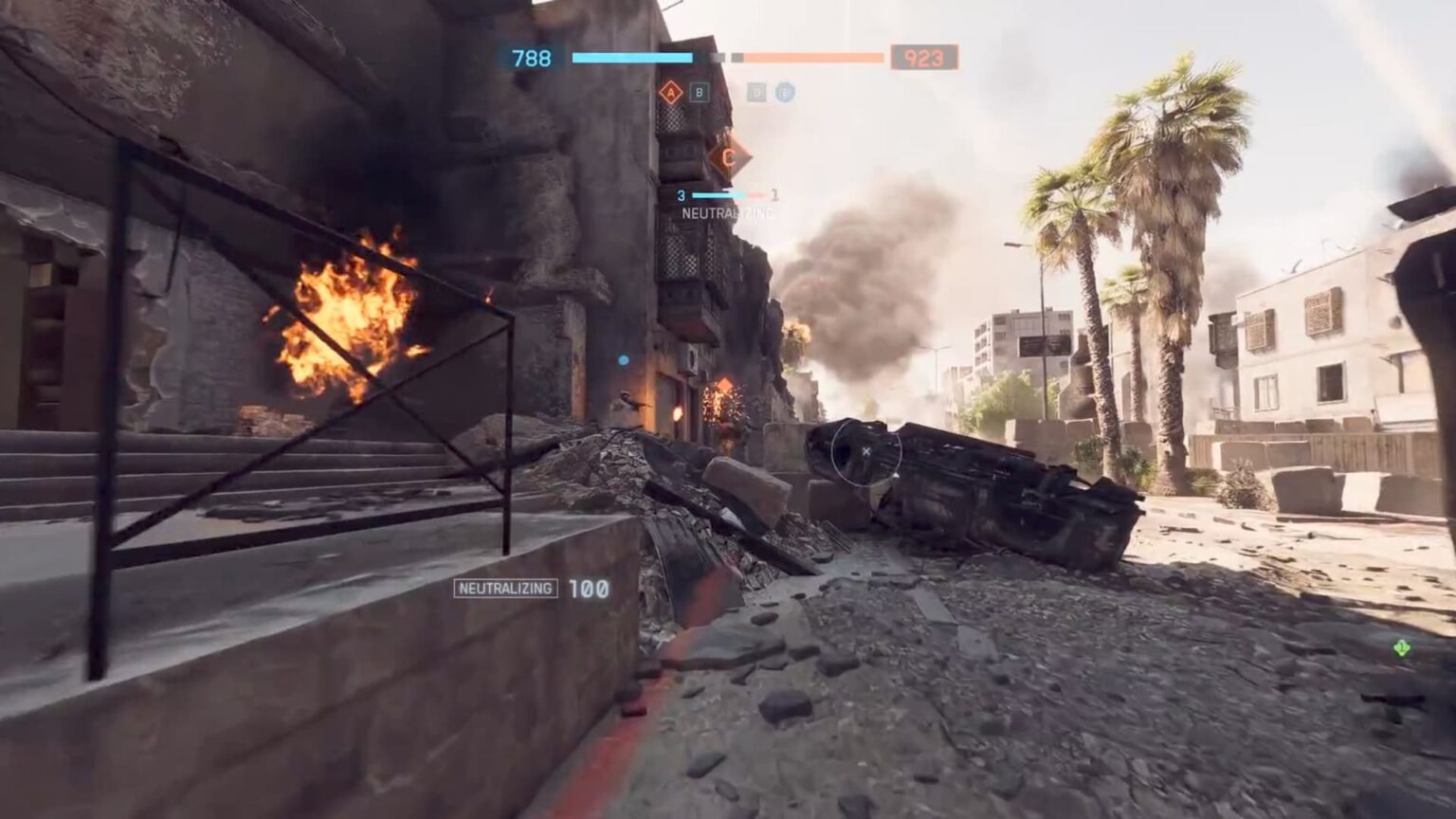This screenshot has height=819, width=1456.
Task: Click the blue squad marker dot on the wall
Action: tap(623, 358)
